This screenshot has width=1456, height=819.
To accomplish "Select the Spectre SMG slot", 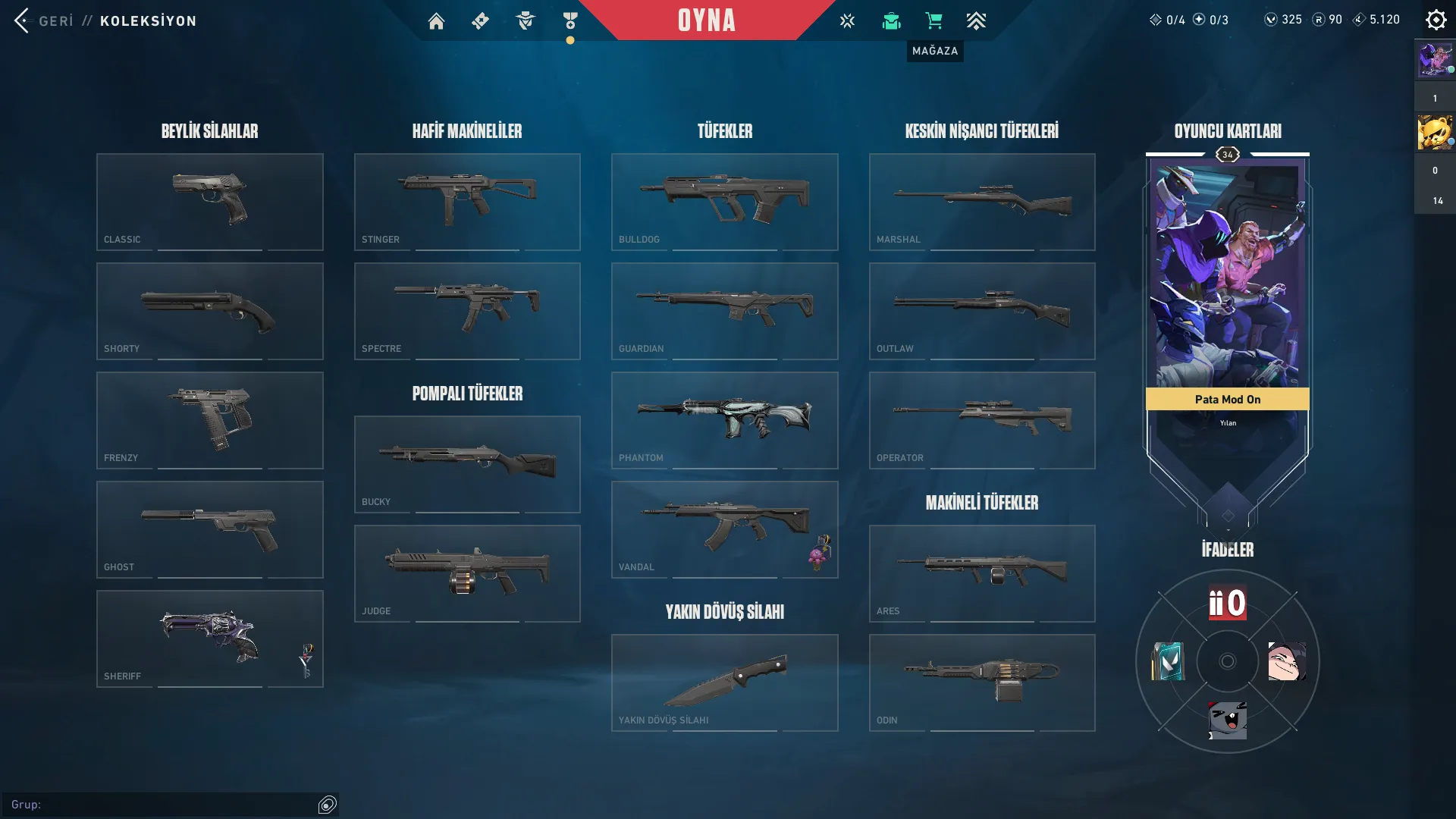I will 467,311.
